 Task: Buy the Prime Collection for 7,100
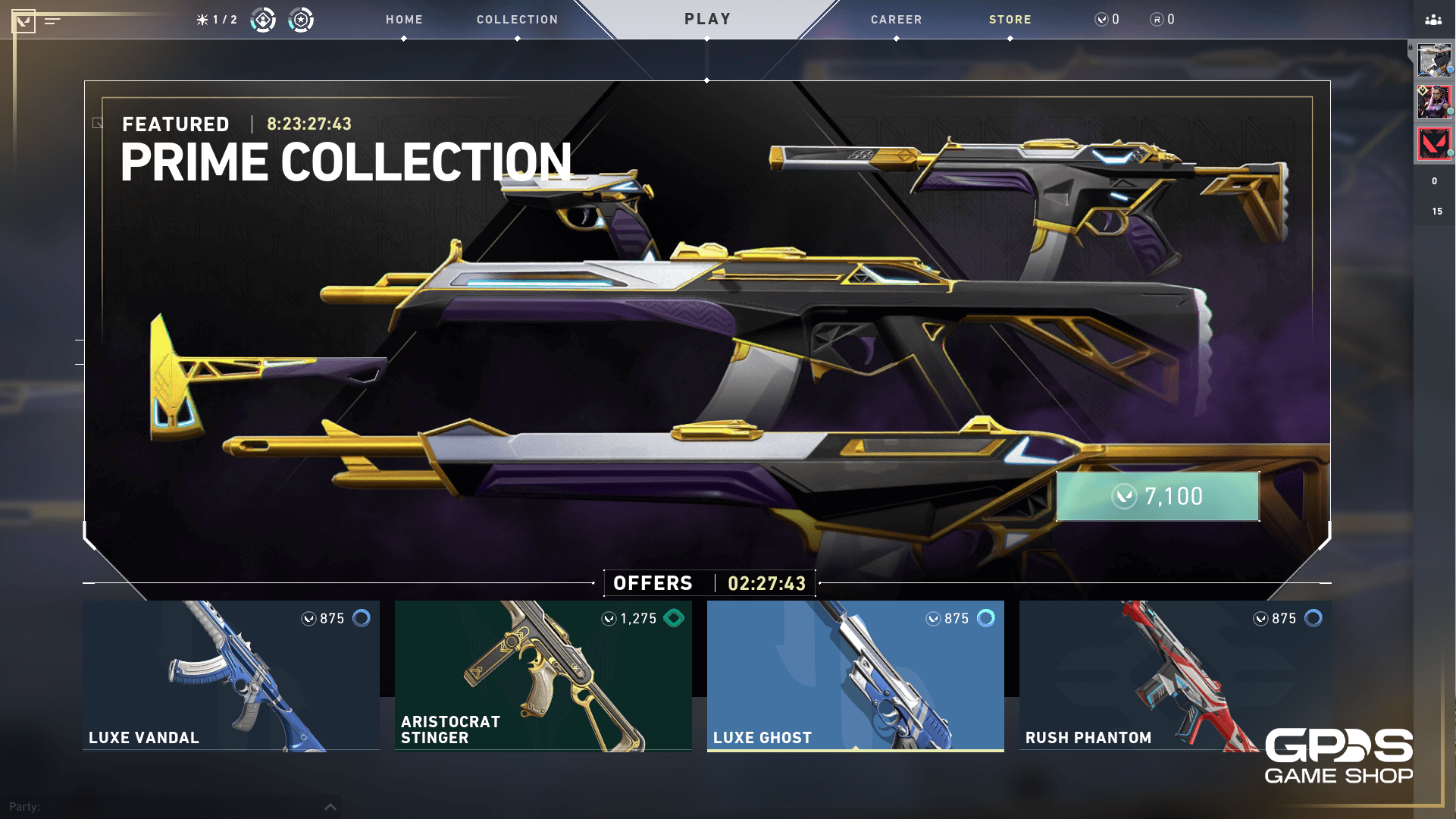click(1157, 497)
